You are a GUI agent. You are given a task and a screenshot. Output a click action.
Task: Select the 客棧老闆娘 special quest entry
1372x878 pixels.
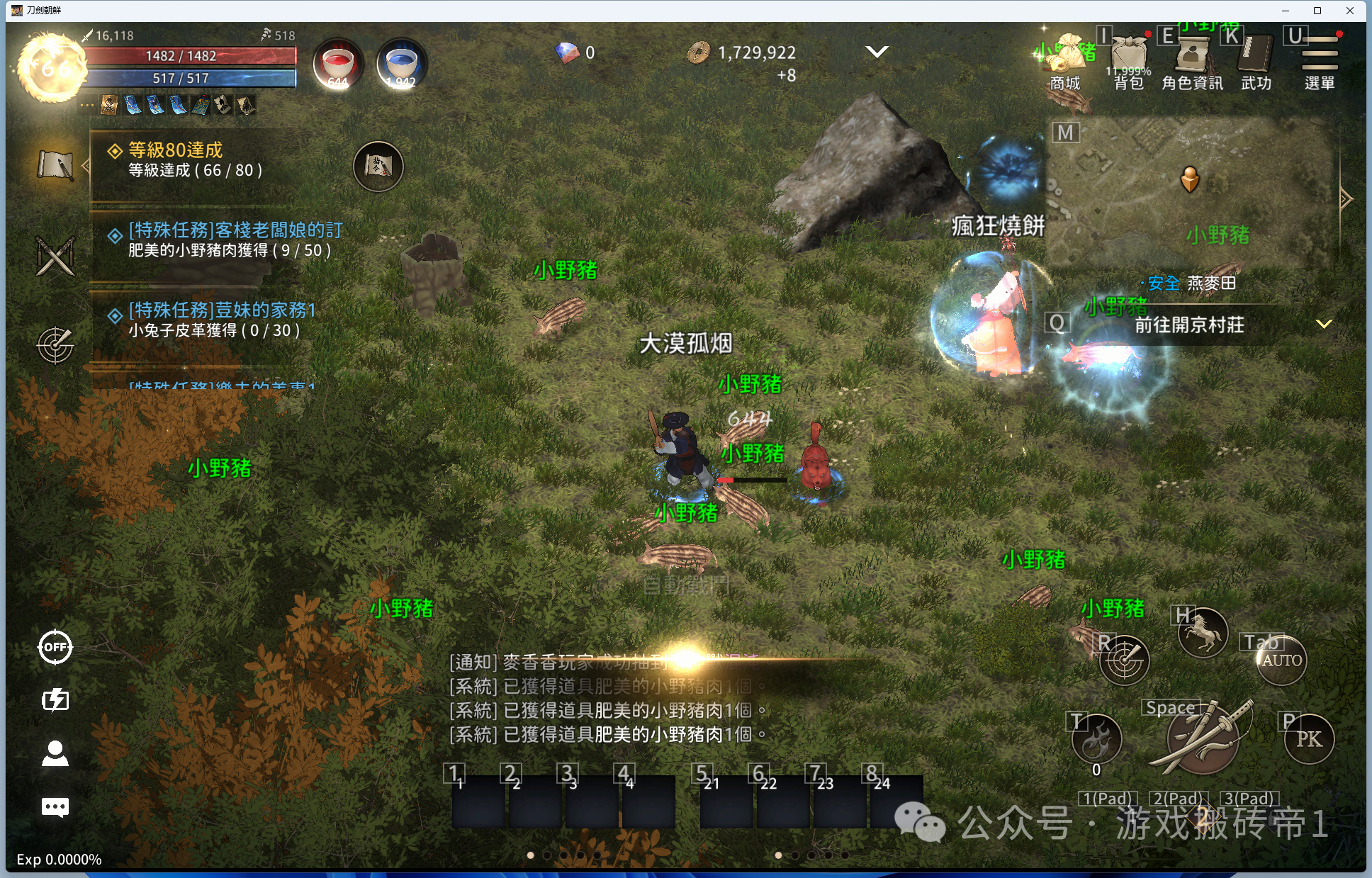[x=227, y=240]
